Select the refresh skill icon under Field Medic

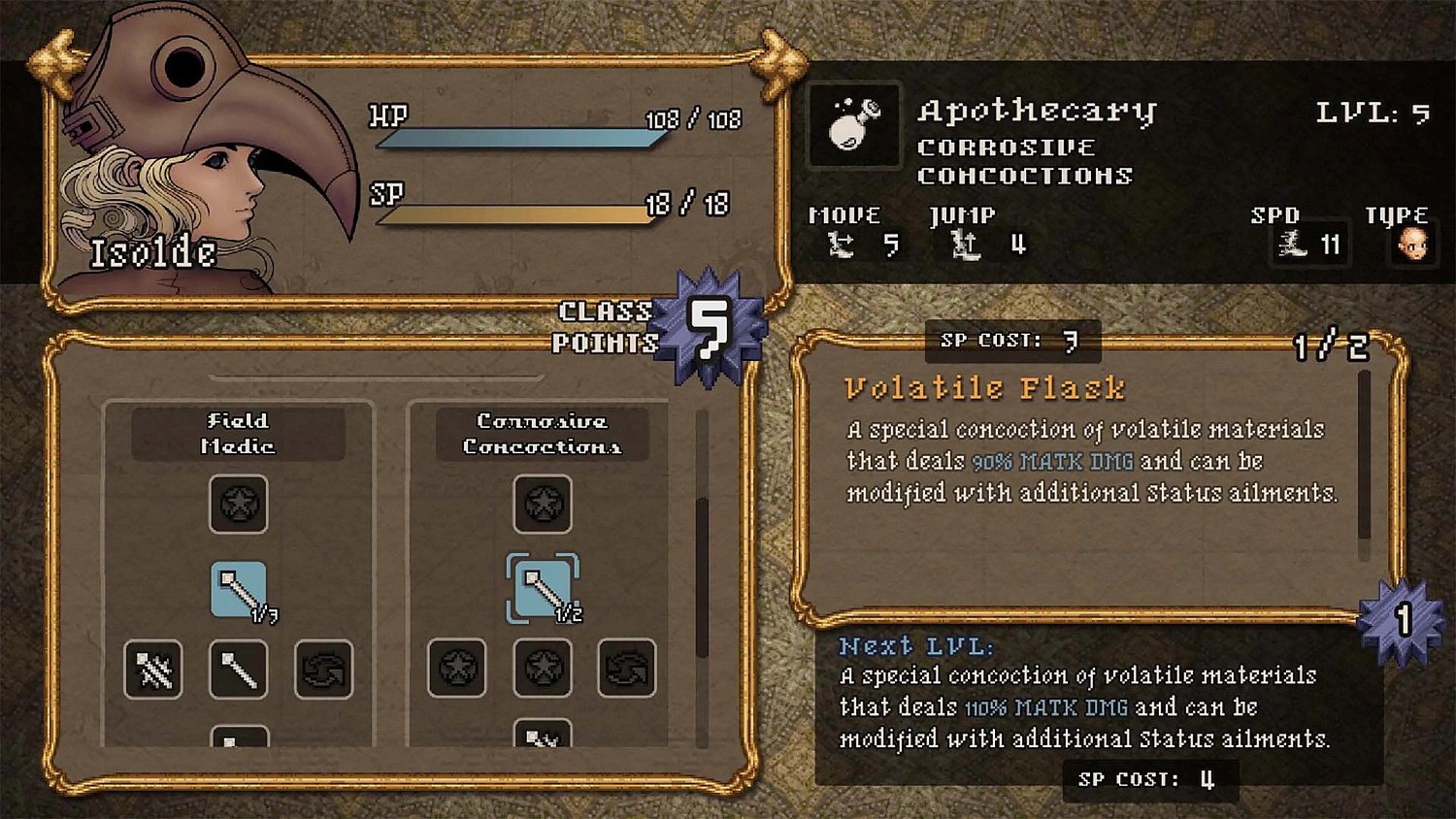coord(324,670)
